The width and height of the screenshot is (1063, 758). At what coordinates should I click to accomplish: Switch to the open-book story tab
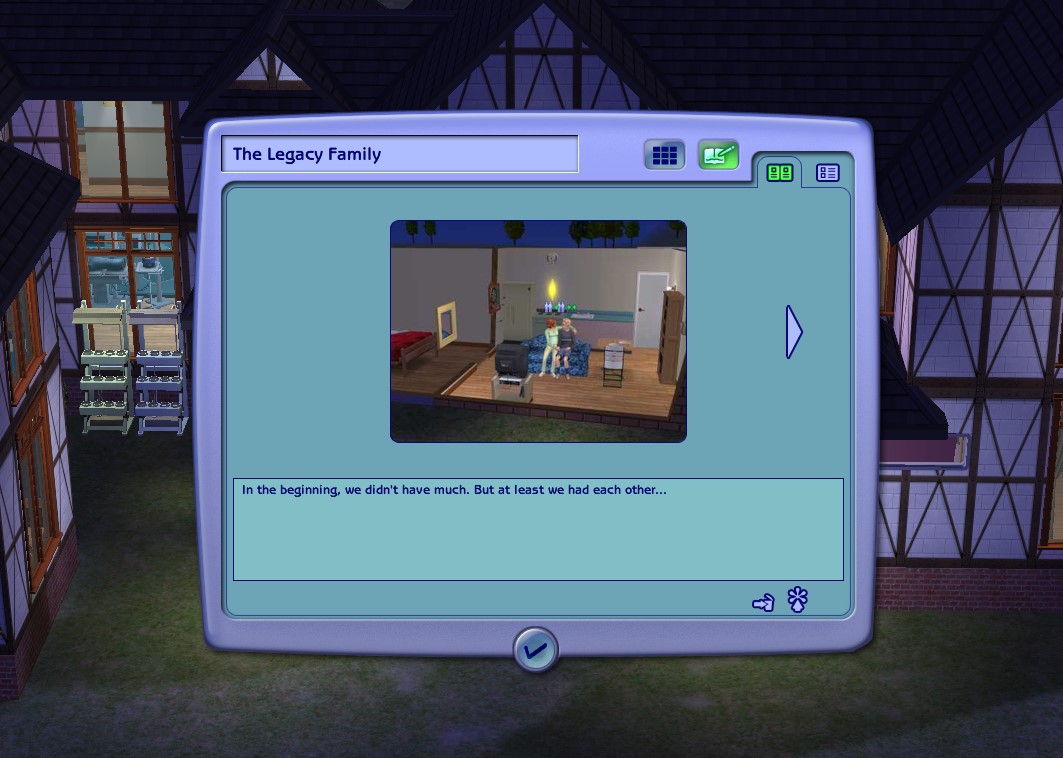pyautogui.click(x=779, y=173)
